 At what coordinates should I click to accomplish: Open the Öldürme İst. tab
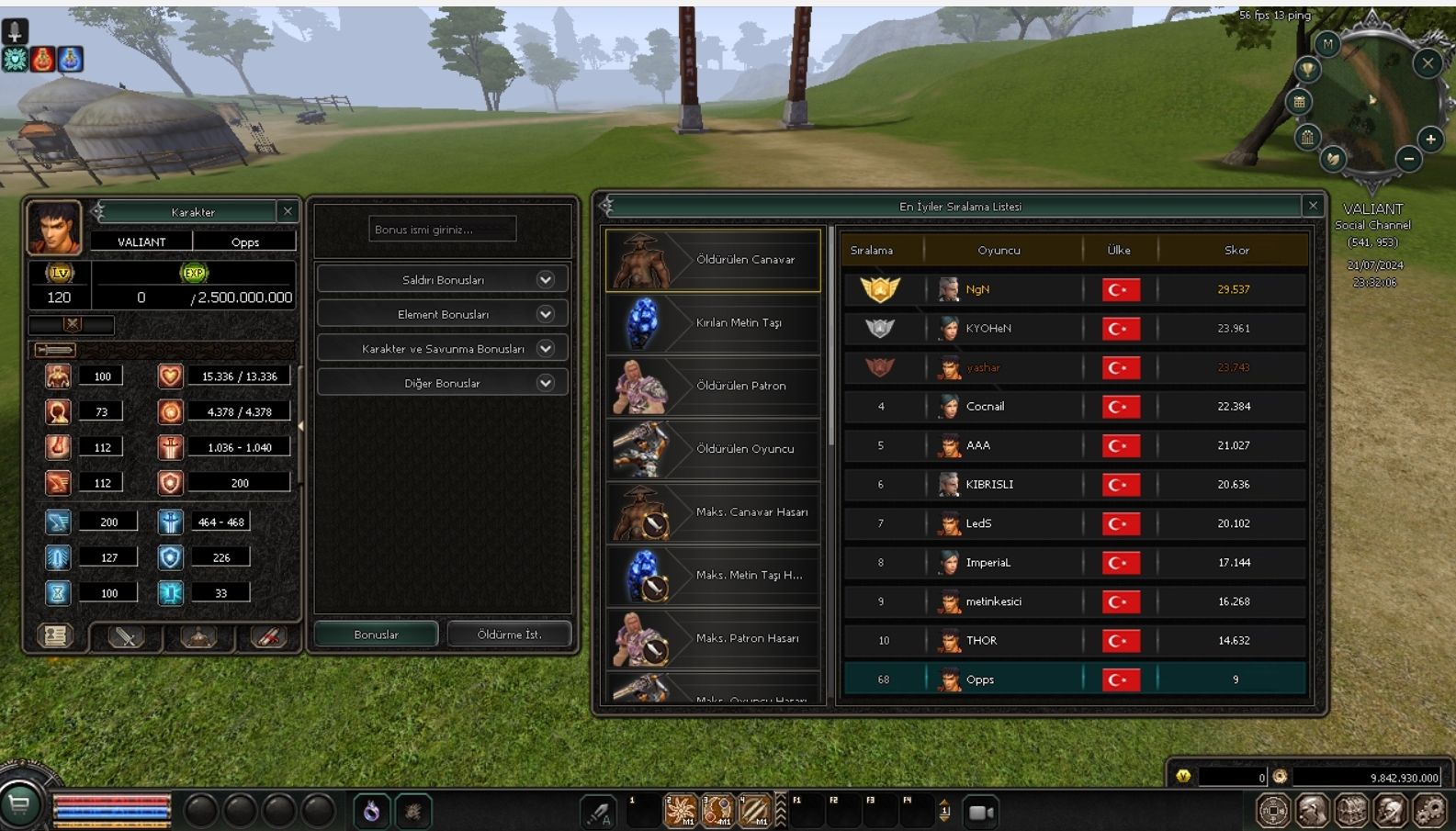pos(509,634)
